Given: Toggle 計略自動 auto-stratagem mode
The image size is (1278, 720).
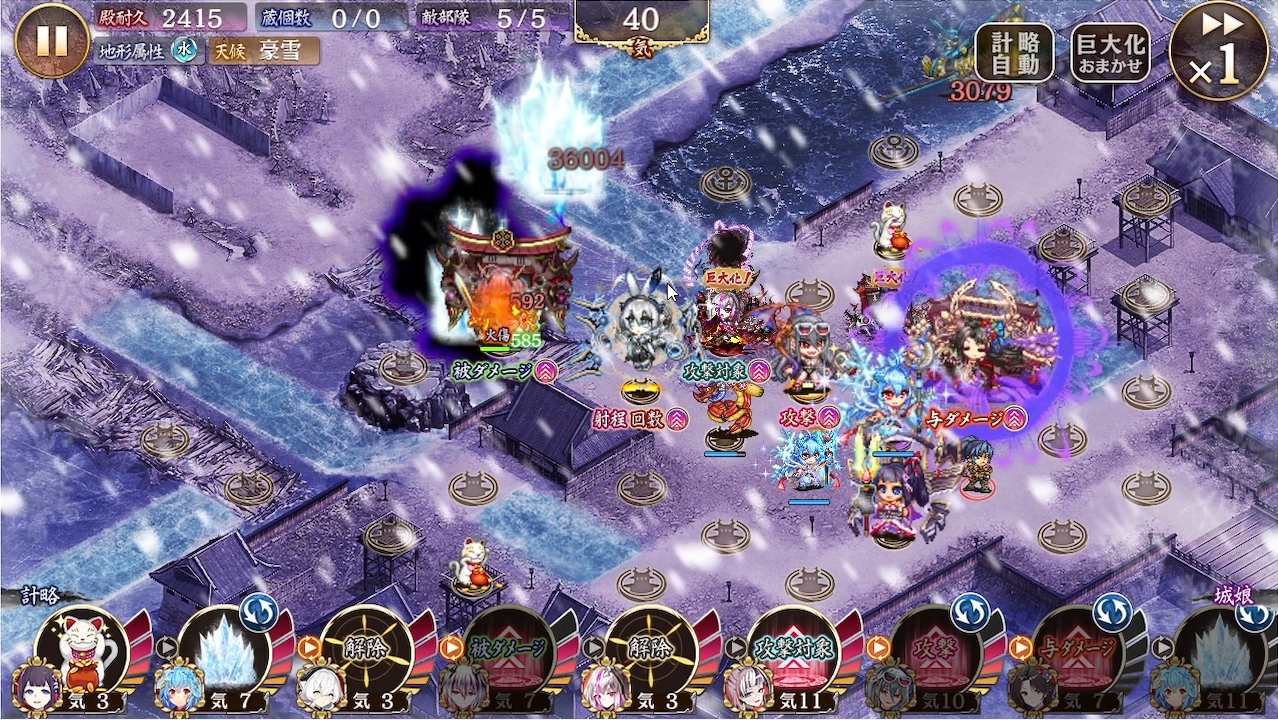Looking at the screenshot, I should click(1014, 52).
